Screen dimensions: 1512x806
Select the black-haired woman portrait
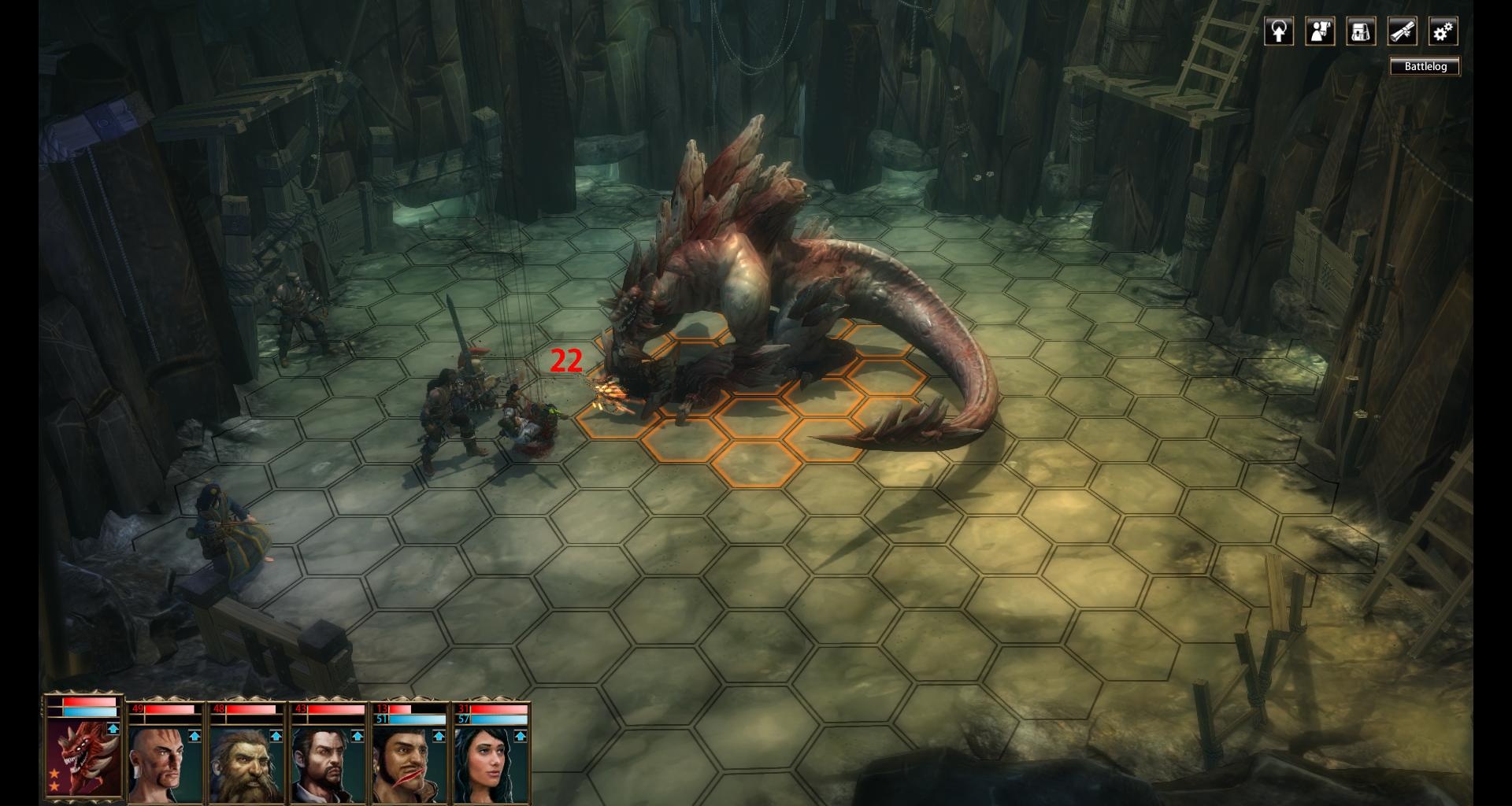(486, 763)
